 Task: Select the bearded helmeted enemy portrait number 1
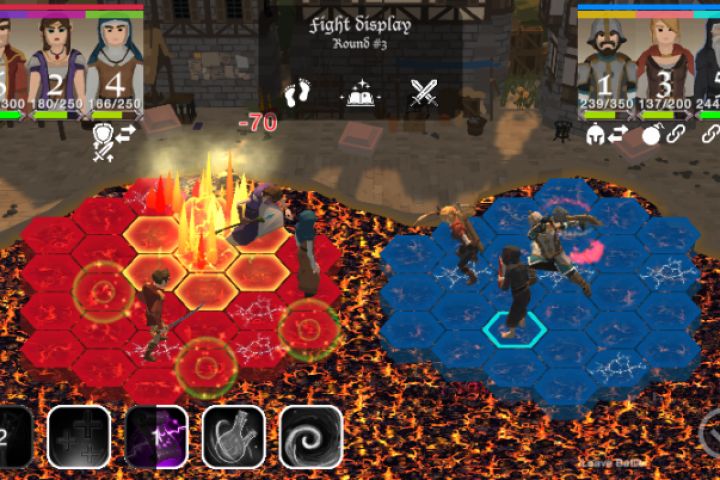pyautogui.click(x=606, y=62)
